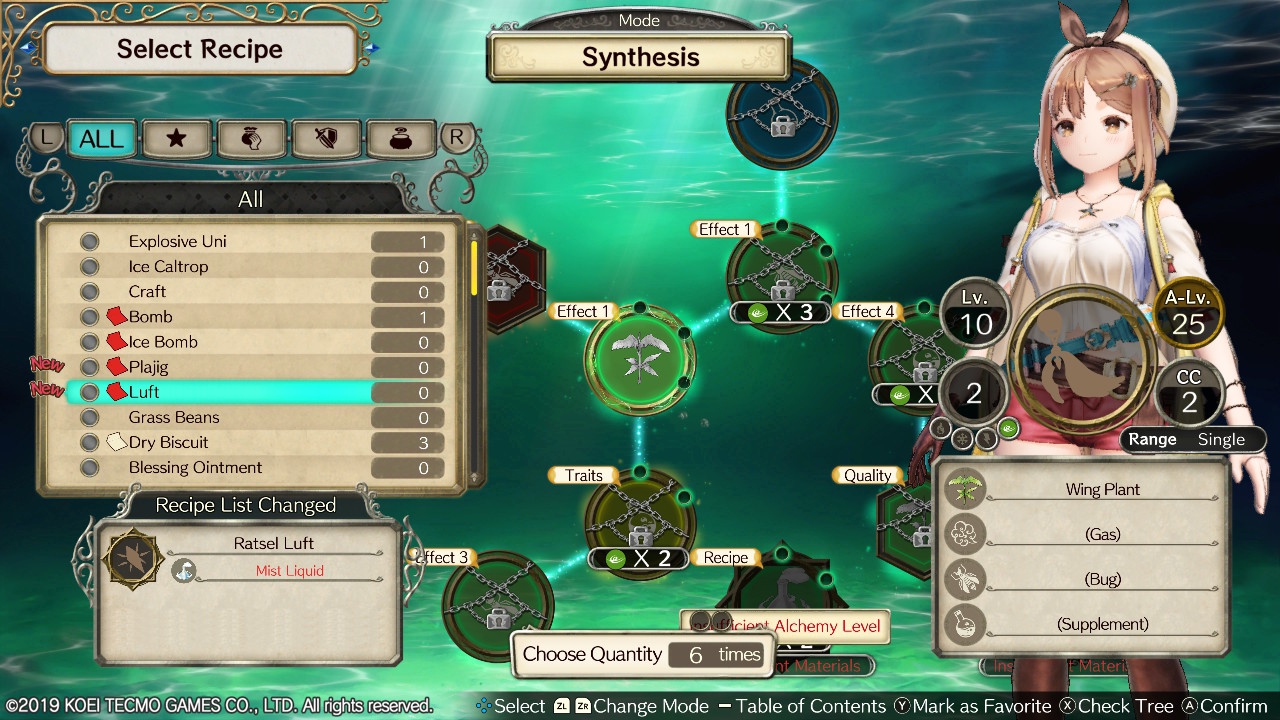
Task: Select the Wing Plant material node
Action: [x=638, y=358]
